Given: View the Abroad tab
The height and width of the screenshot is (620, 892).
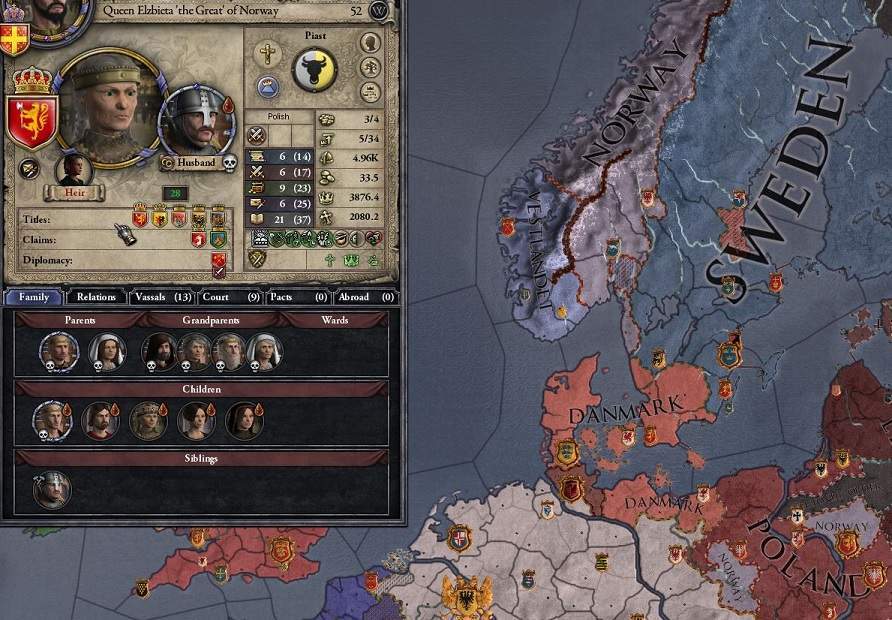Looking at the screenshot, I should 364,297.
